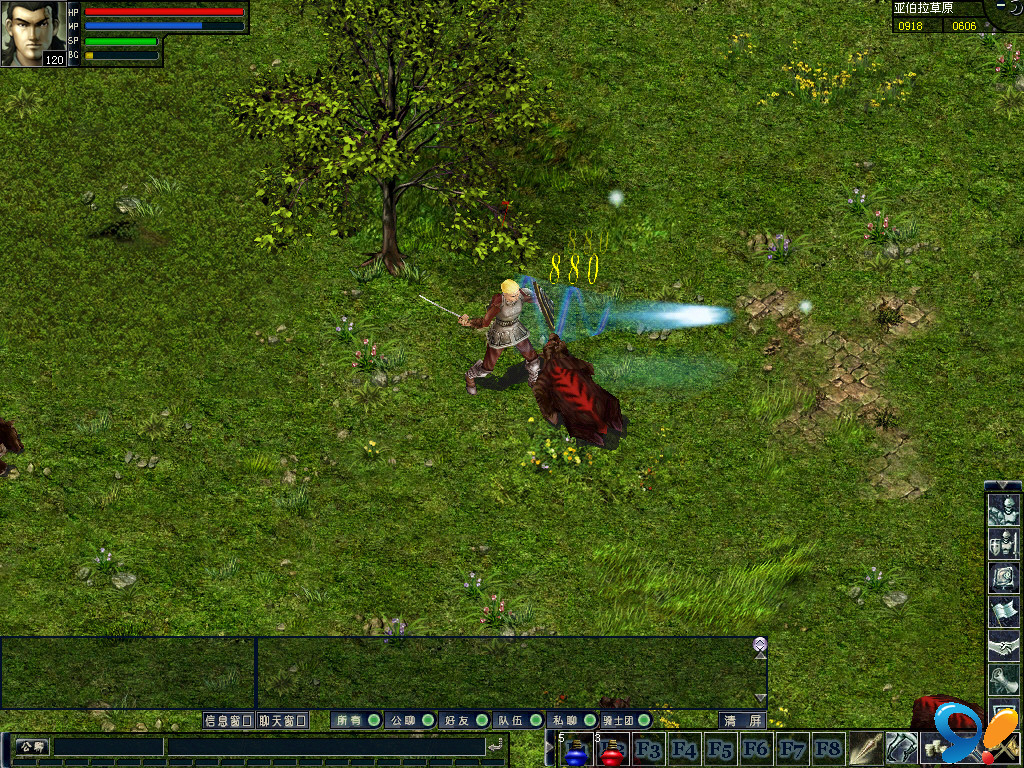1024x768 pixels.
Task: Open the armored knight character panel icon
Action: 1002,511
